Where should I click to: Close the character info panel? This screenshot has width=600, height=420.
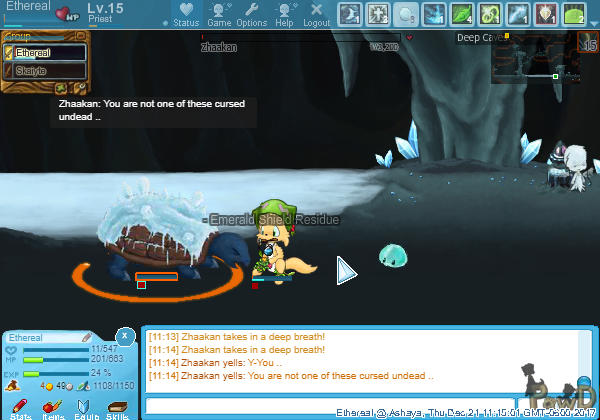tap(124, 336)
